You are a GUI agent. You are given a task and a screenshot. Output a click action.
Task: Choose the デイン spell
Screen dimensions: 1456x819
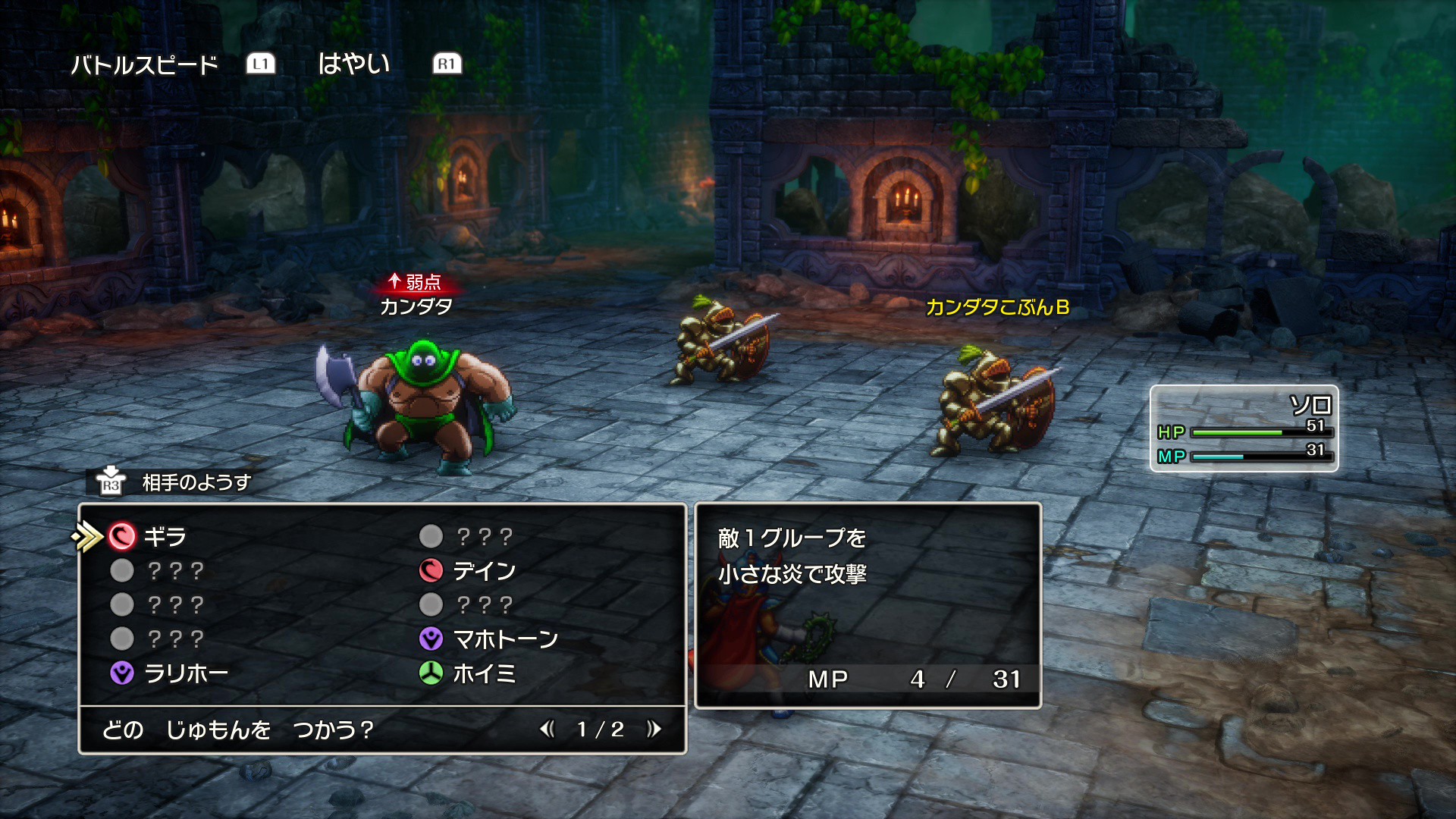point(484,571)
